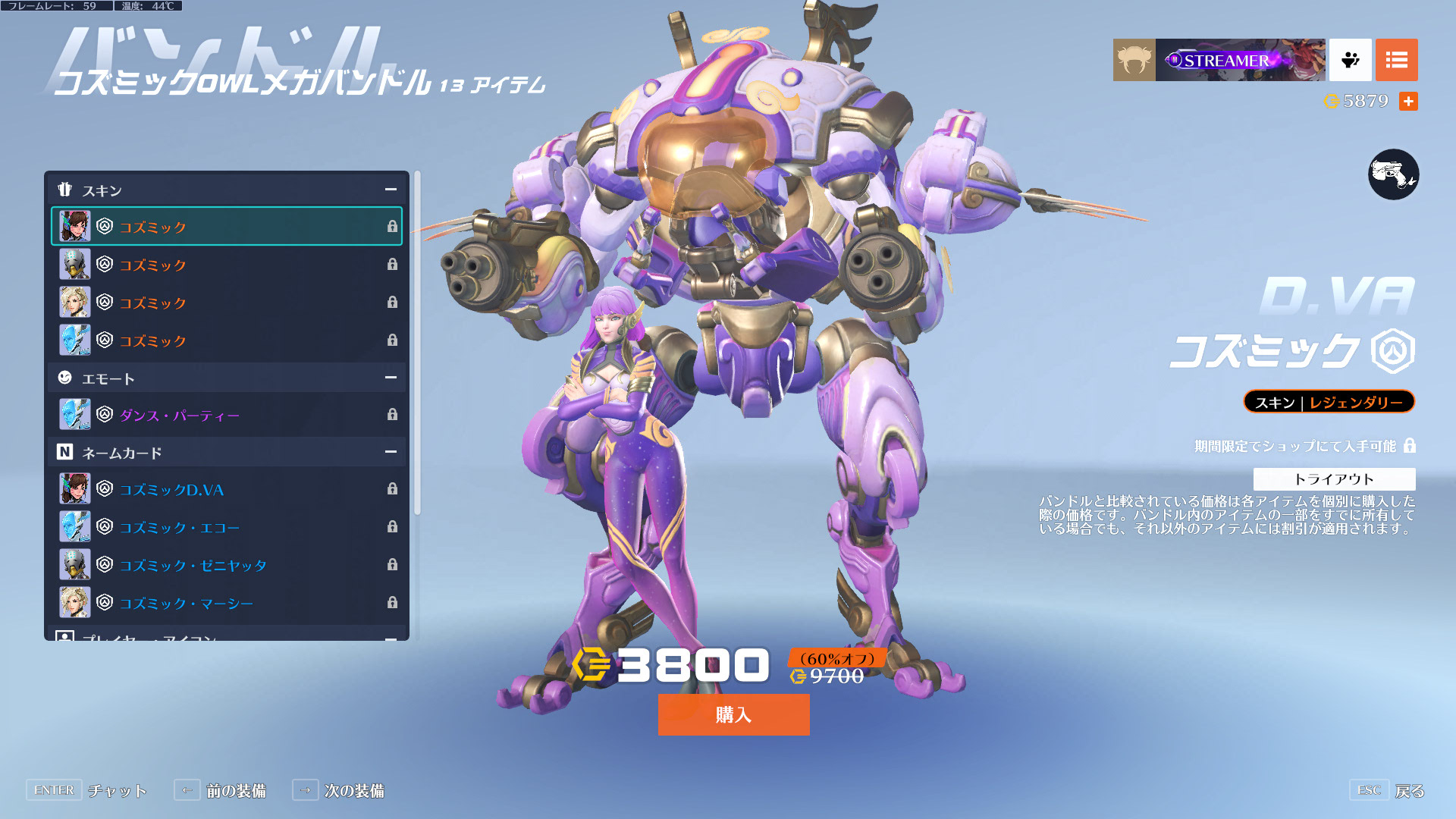Purchase the bundle with the 購入 button
The image size is (1456, 819).
point(733,714)
